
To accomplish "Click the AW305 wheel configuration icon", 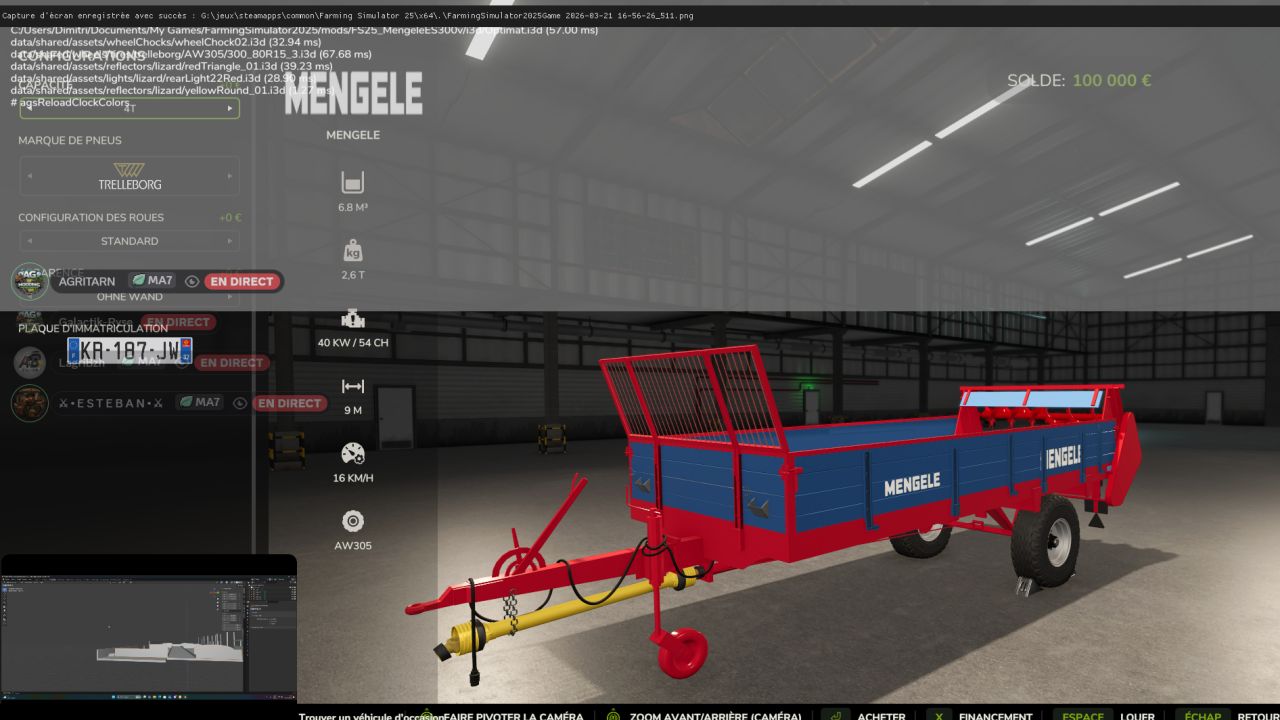I will [x=352, y=520].
